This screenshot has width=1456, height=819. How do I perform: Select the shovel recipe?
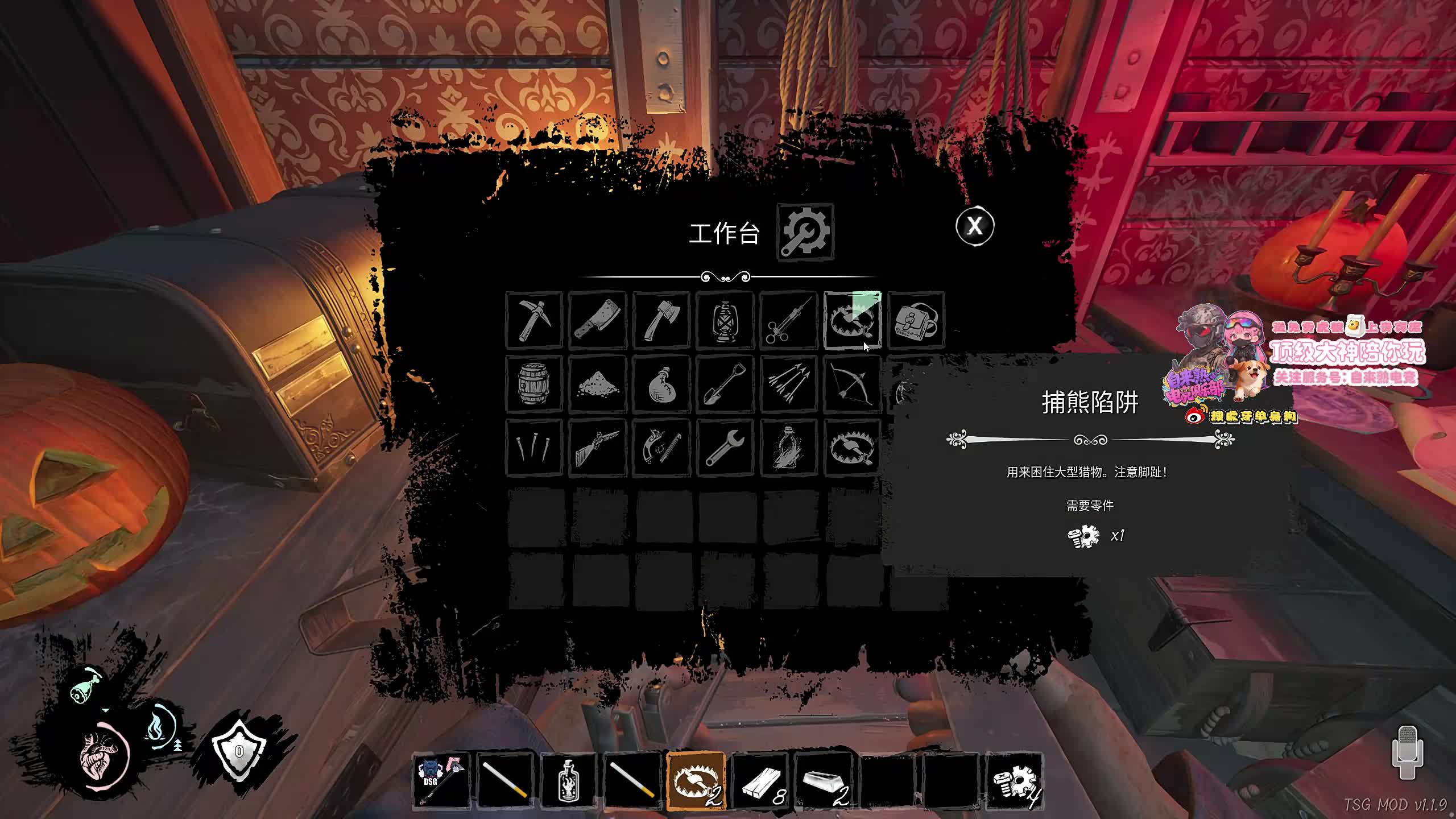[725, 384]
